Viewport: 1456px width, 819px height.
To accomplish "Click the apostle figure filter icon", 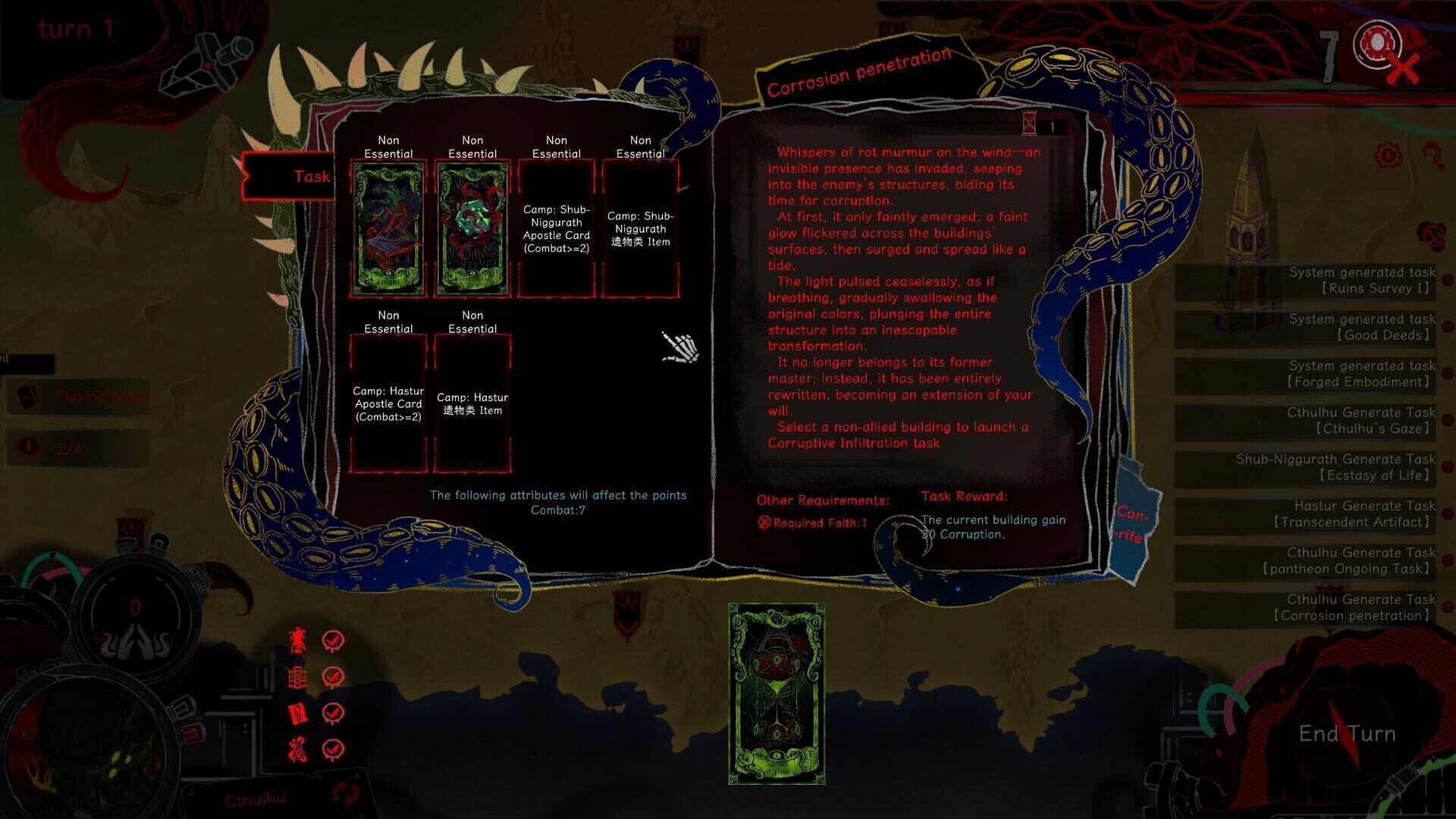I will click(298, 639).
